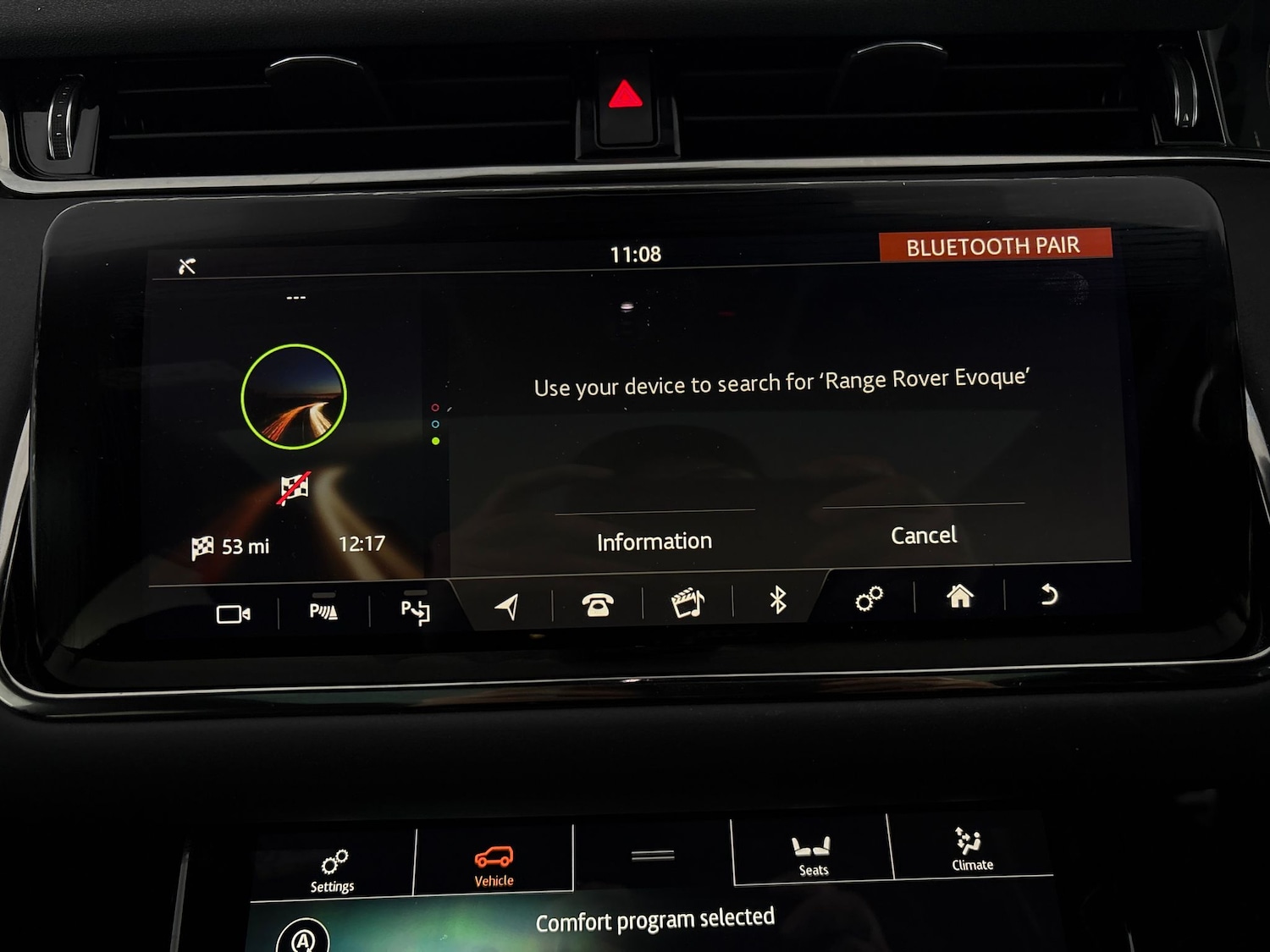
Task: Switch to the Climate tab
Action: pos(970,850)
